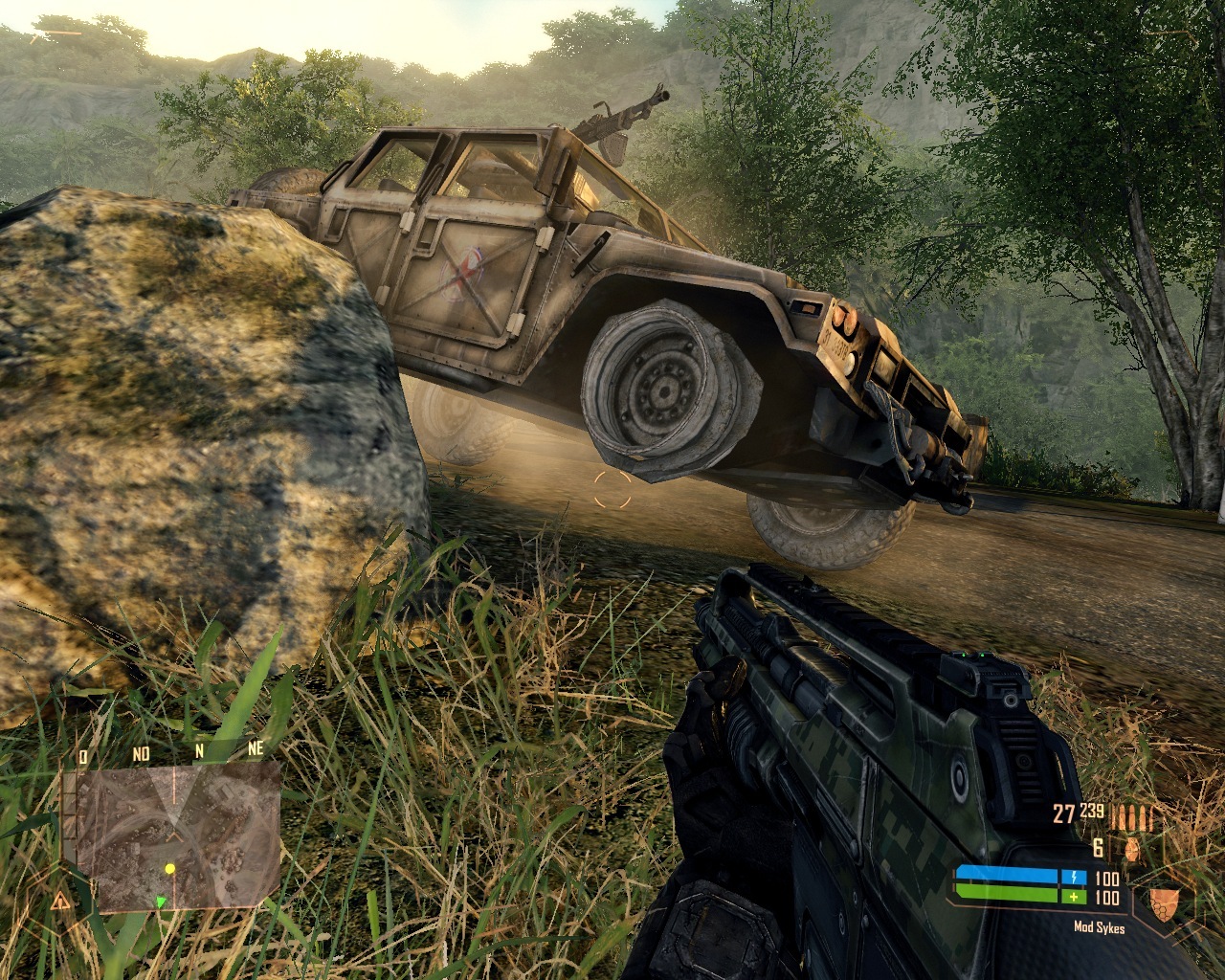Click the yellow objective dot on minimap
This screenshot has width=1225, height=980.
pos(170,869)
